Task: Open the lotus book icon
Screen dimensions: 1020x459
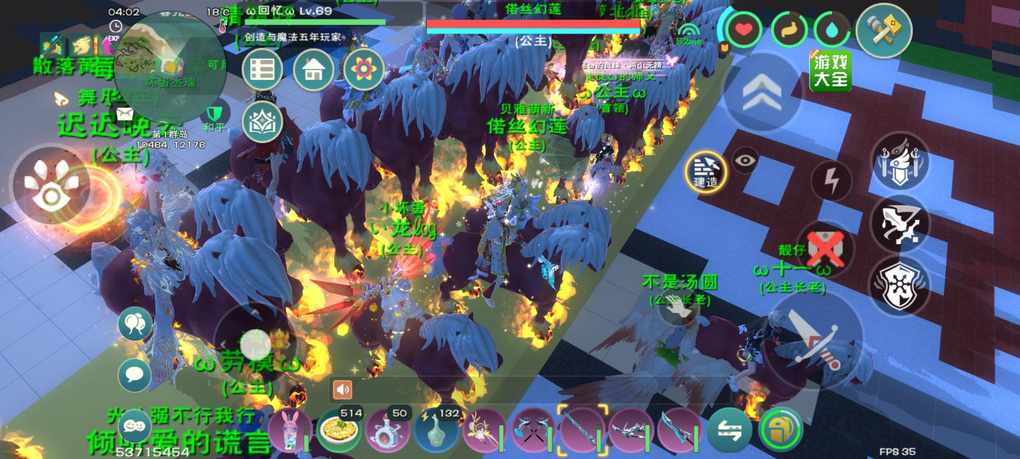Action: pos(262,122)
